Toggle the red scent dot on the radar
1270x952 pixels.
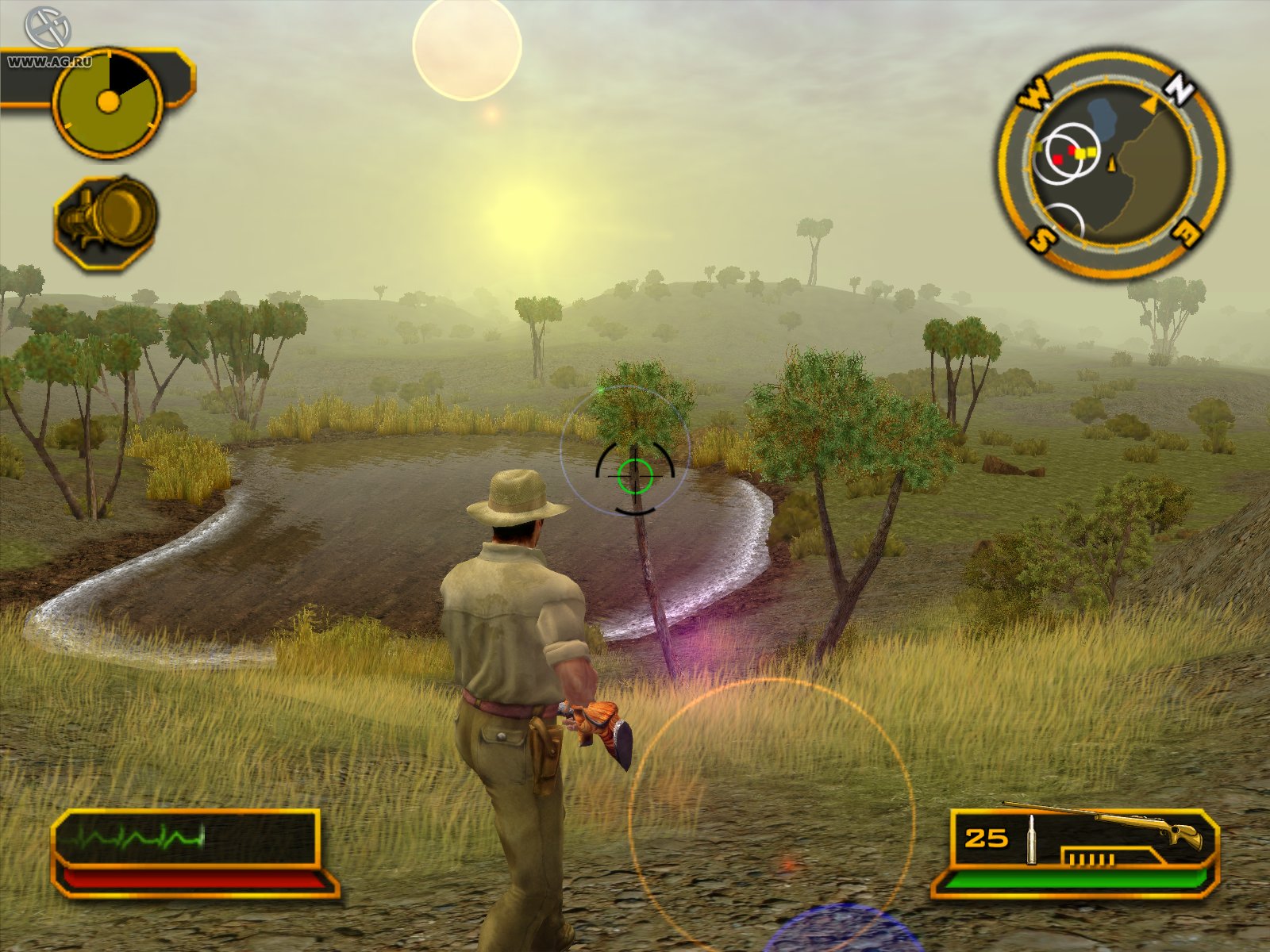coord(1060,157)
